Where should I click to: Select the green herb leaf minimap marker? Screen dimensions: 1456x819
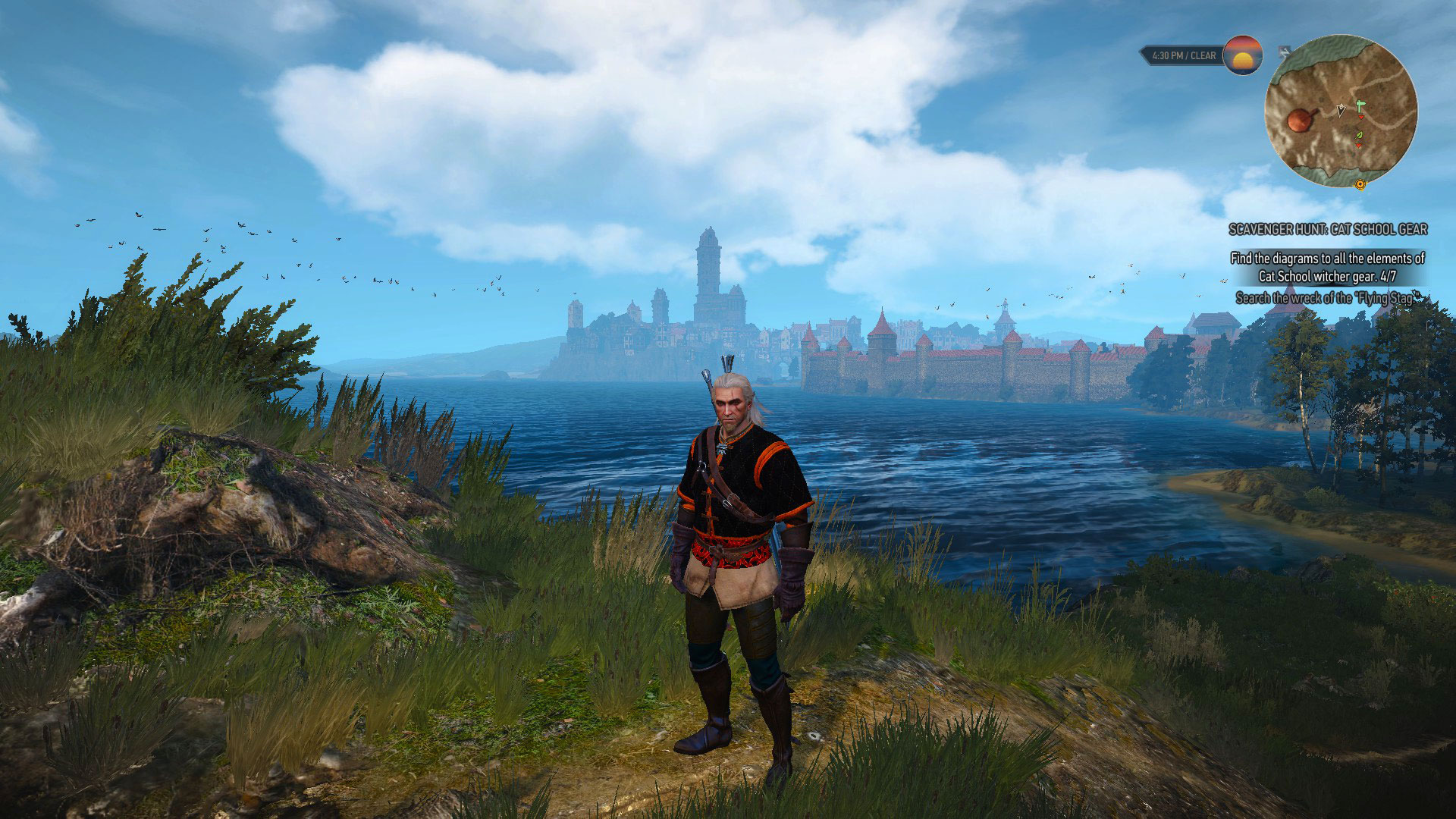pyautogui.click(x=1359, y=136)
